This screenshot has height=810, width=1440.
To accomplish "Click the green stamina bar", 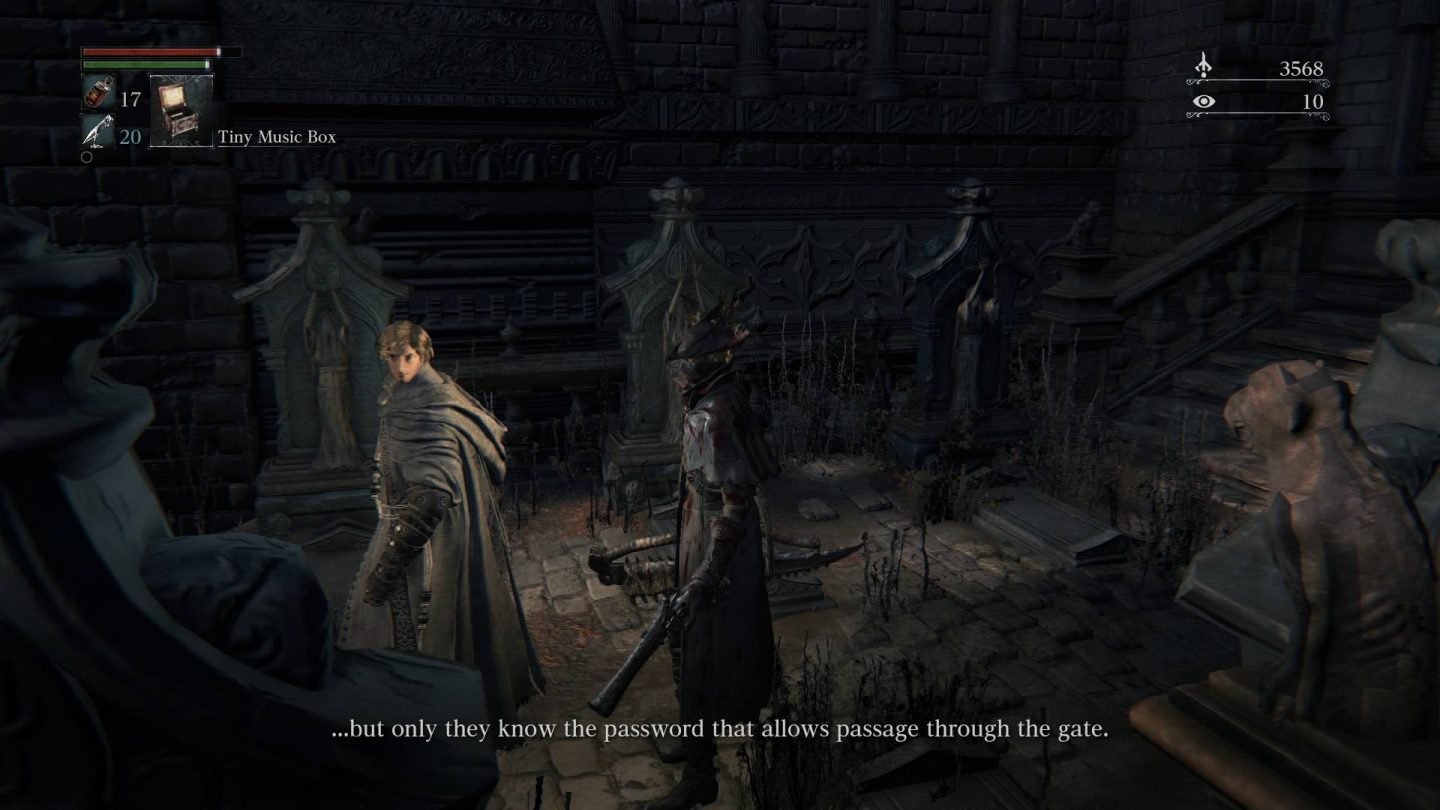I will tap(145, 66).
